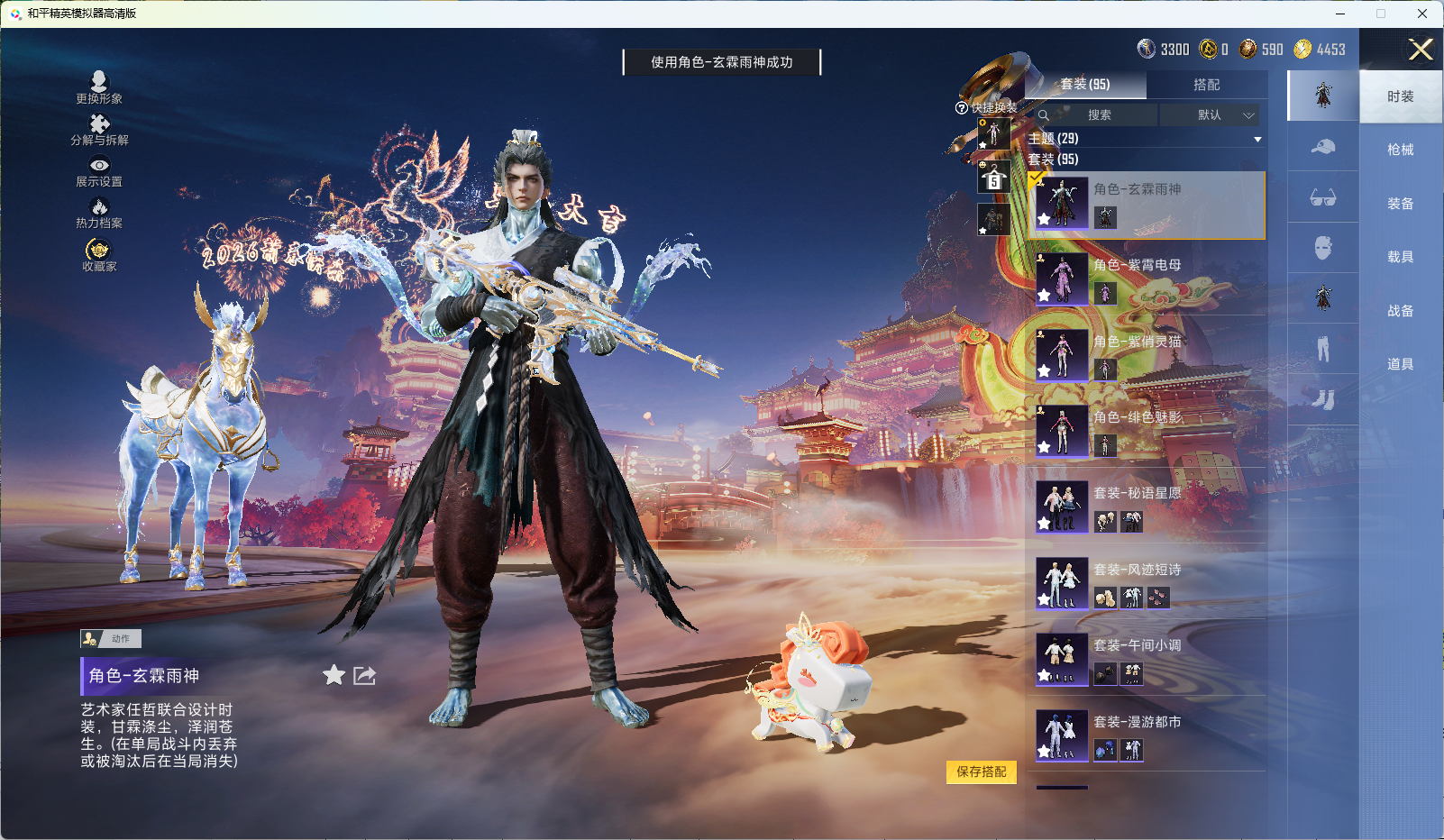
Task: Select the hat category icon
Action: click(x=1323, y=147)
